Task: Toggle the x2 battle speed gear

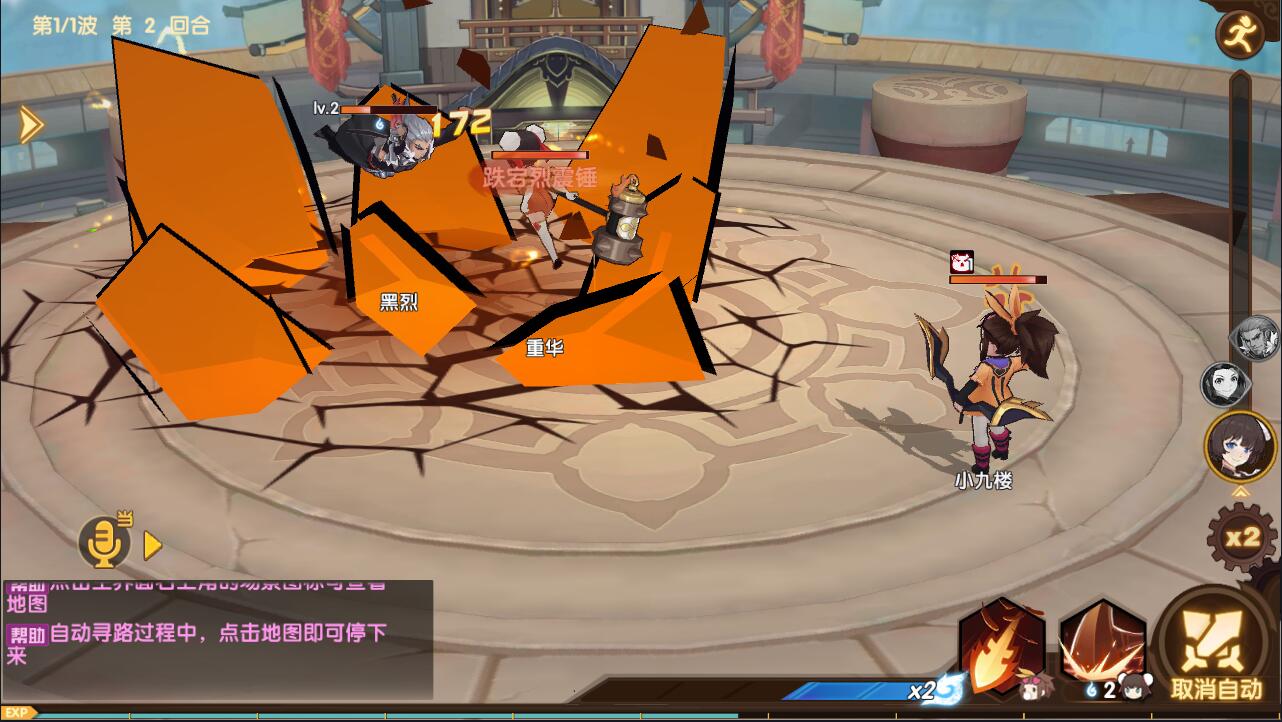Action: (1242, 538)
